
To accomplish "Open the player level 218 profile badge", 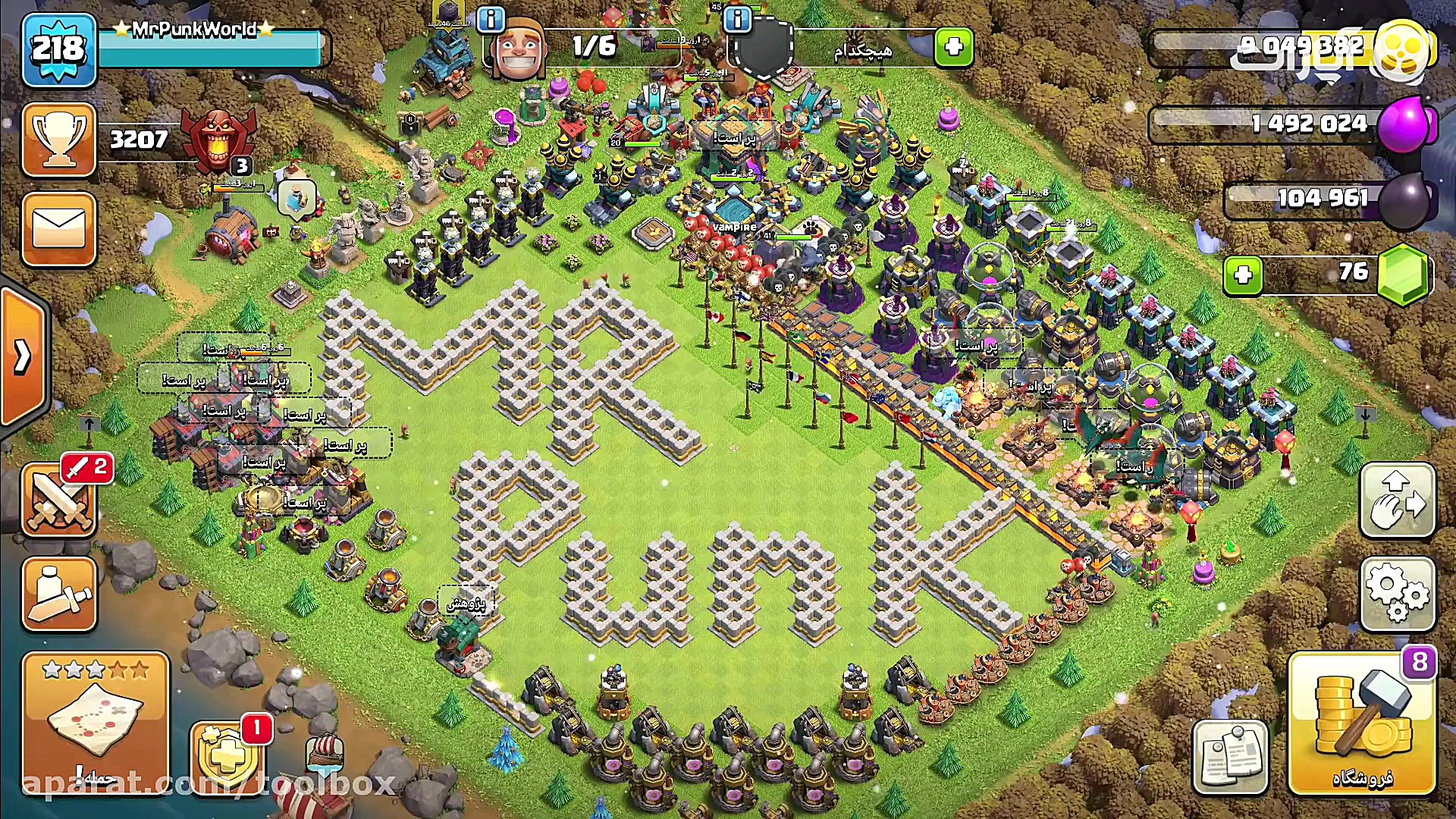I will [59, 50].
